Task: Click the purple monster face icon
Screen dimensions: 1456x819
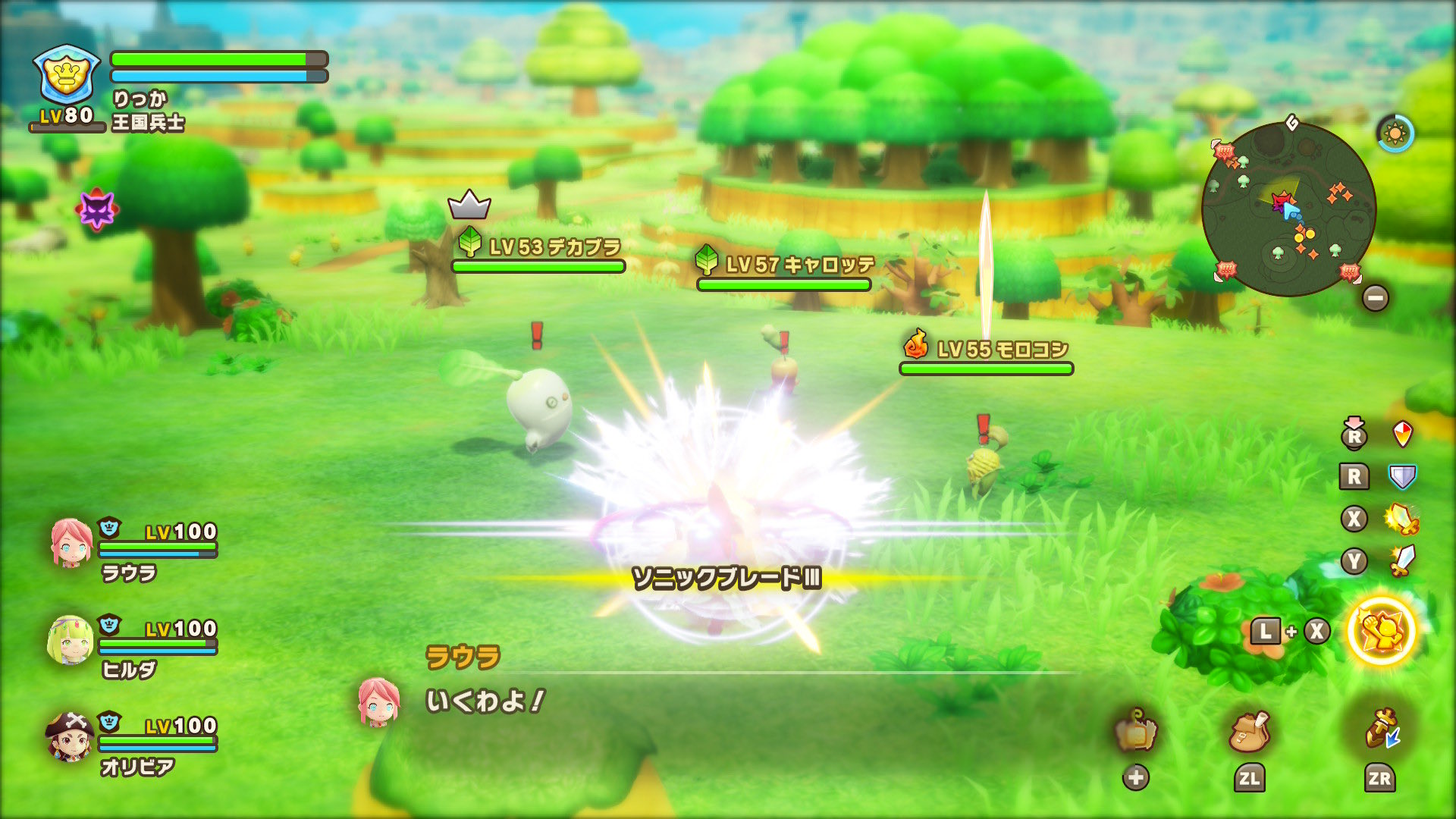Action: (98, 209)
